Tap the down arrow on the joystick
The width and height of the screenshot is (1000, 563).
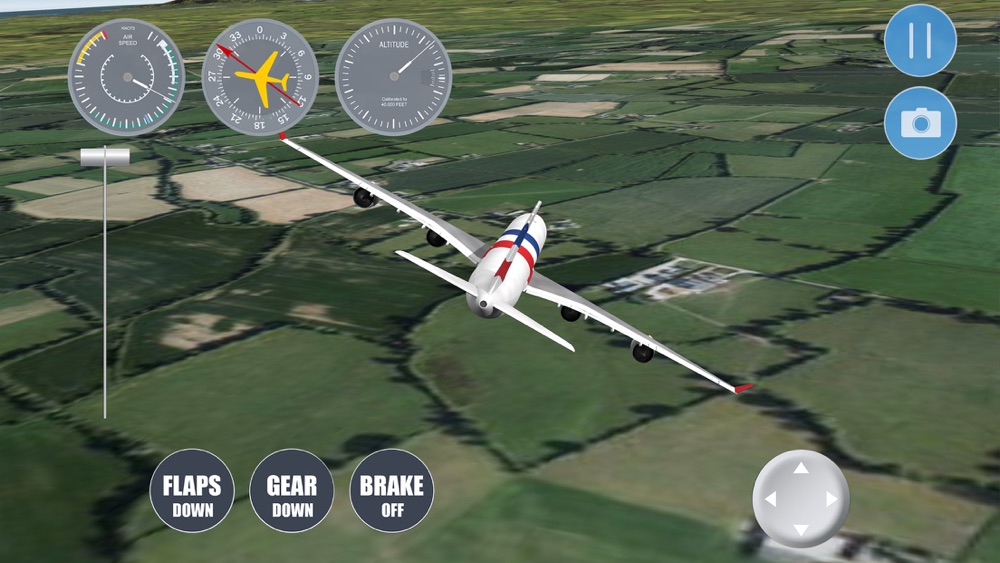800,529
